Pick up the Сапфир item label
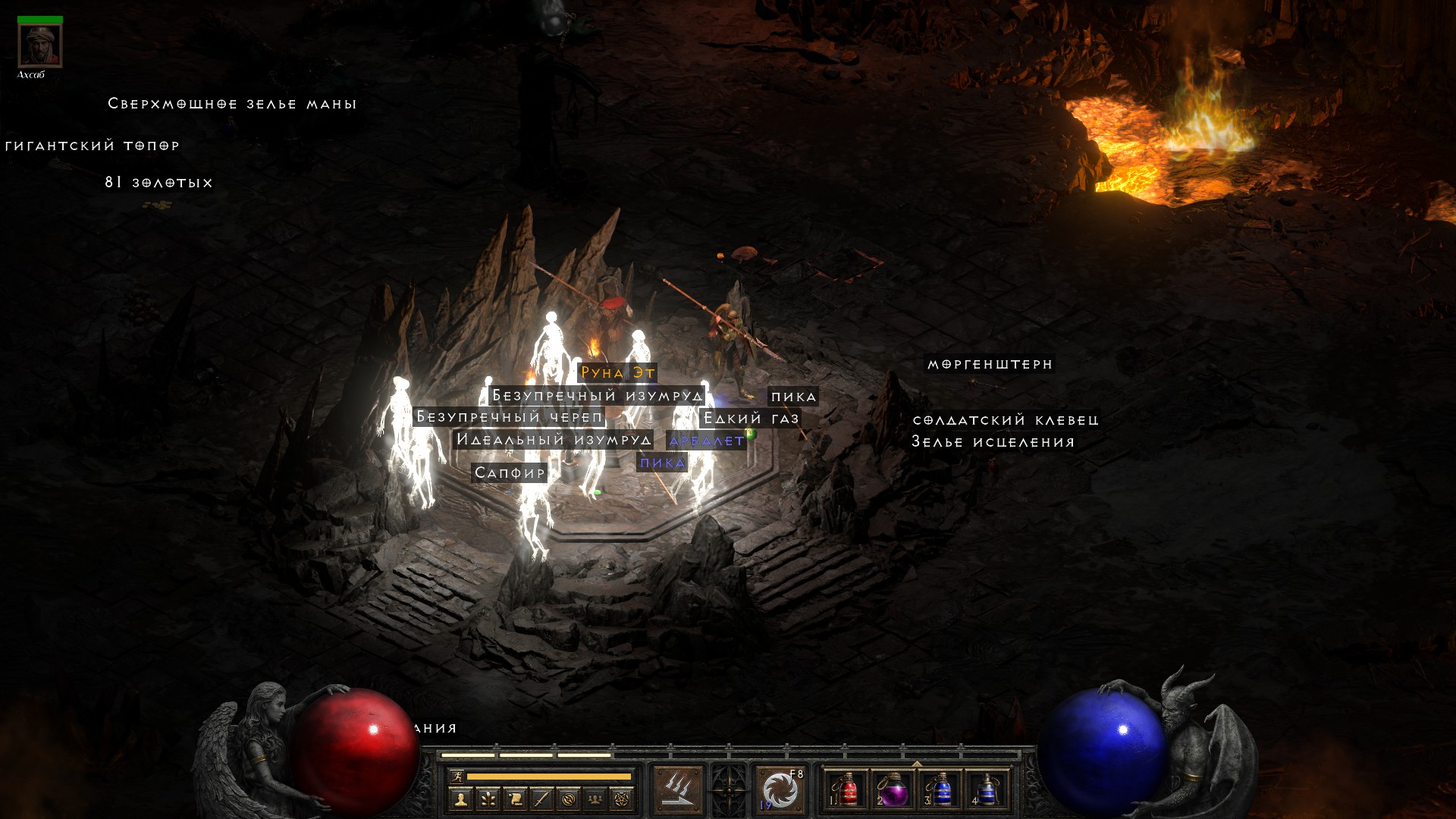The width and height of the screenshot is (1456, 819). pos(510,473)
